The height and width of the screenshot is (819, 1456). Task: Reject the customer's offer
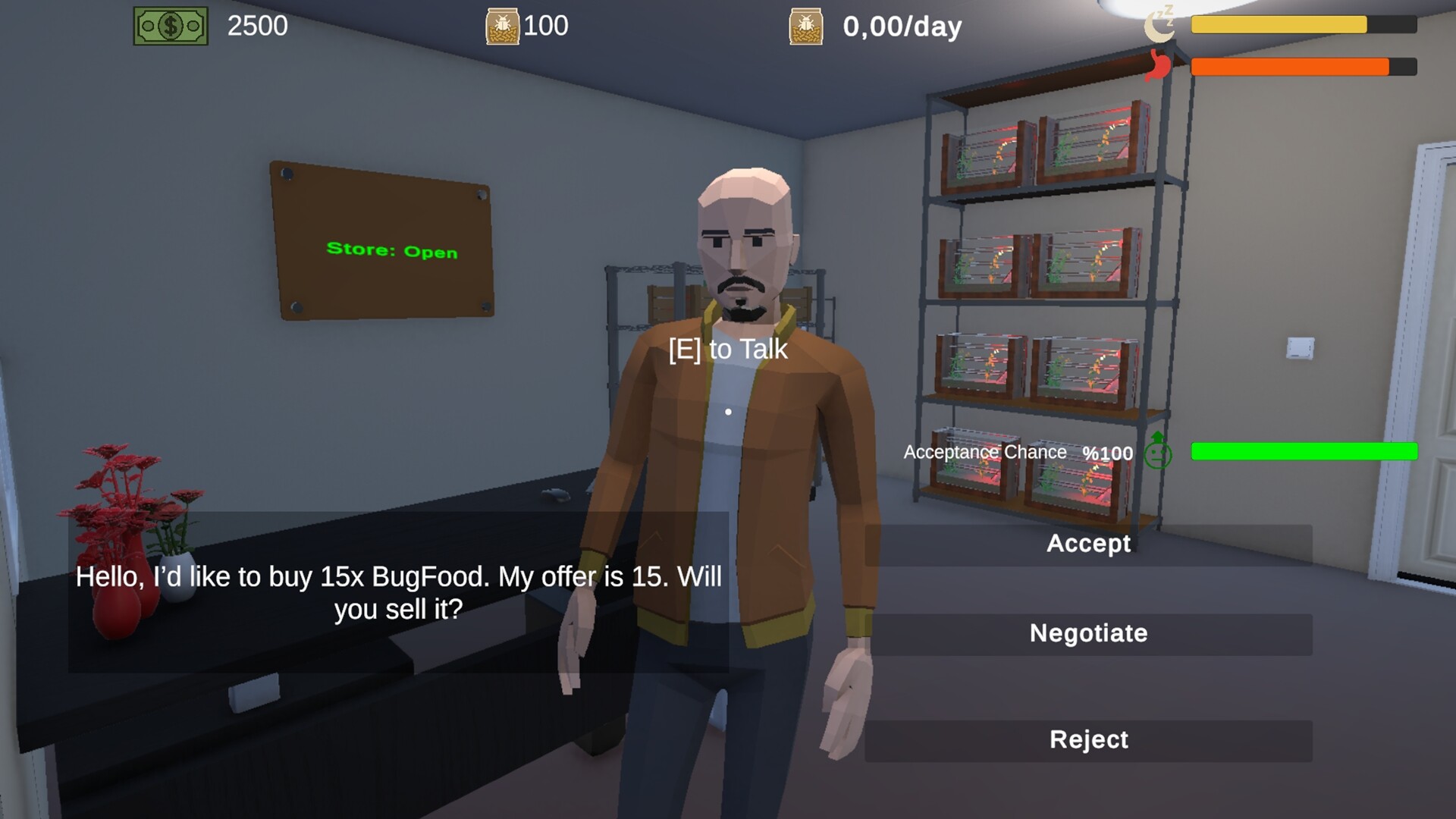[1088, 739]
